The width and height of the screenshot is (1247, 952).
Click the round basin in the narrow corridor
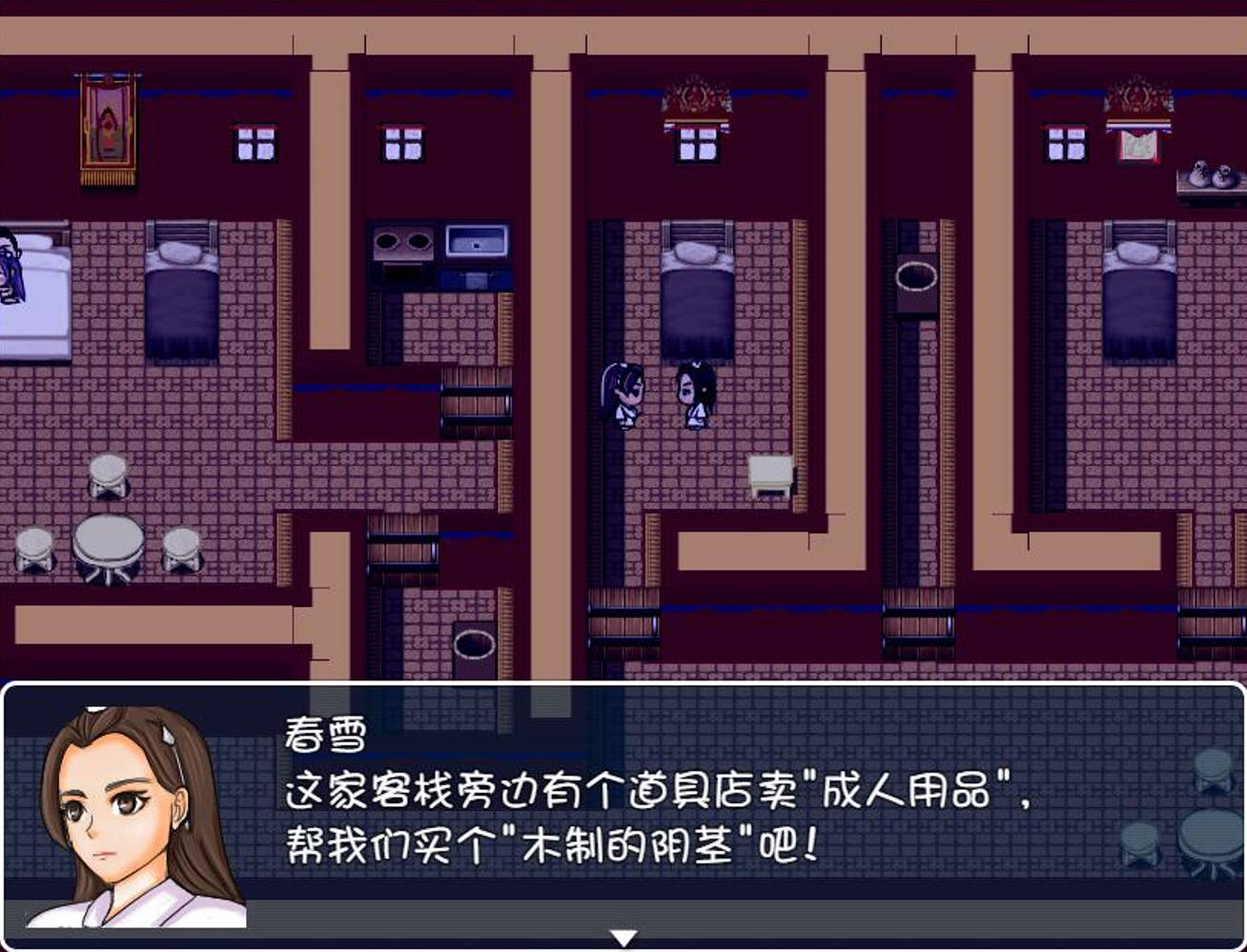918,276
